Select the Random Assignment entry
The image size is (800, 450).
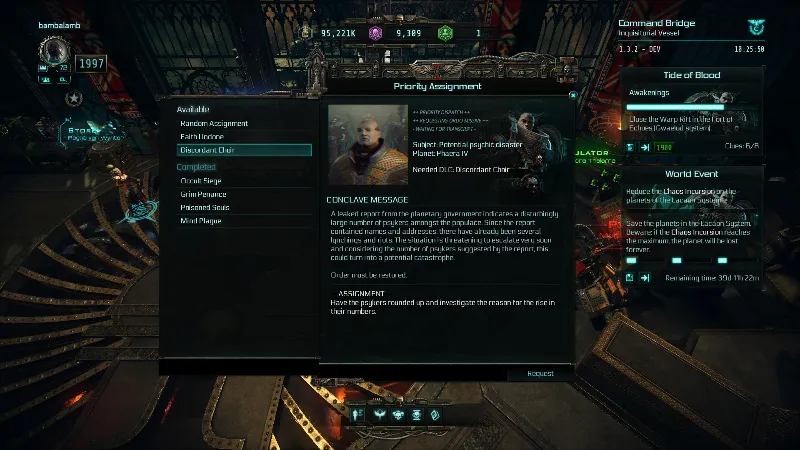coord(213,123)
